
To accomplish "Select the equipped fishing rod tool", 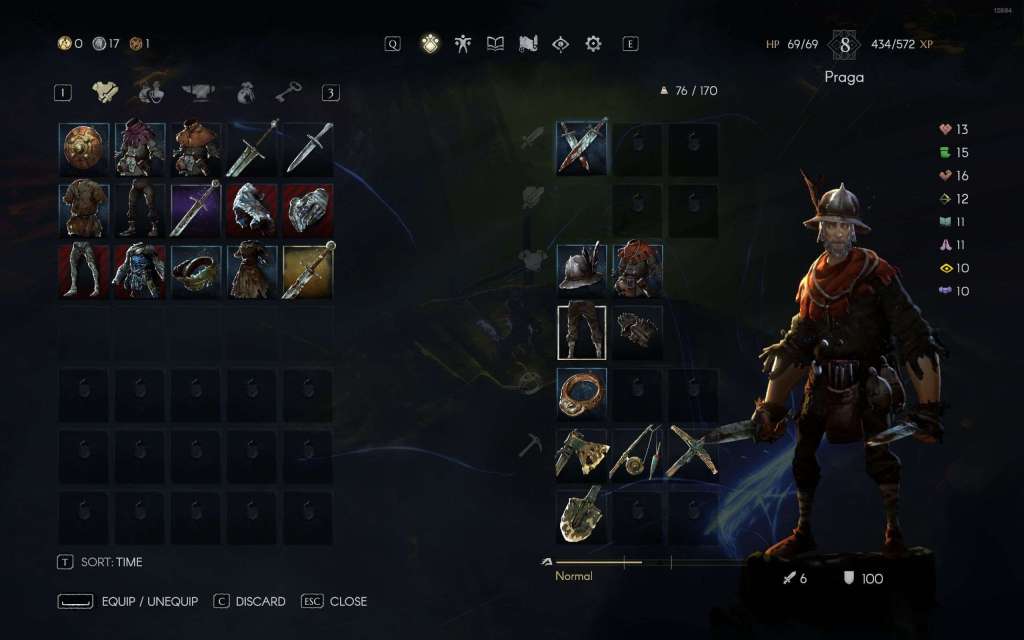I will coord(637,453).
